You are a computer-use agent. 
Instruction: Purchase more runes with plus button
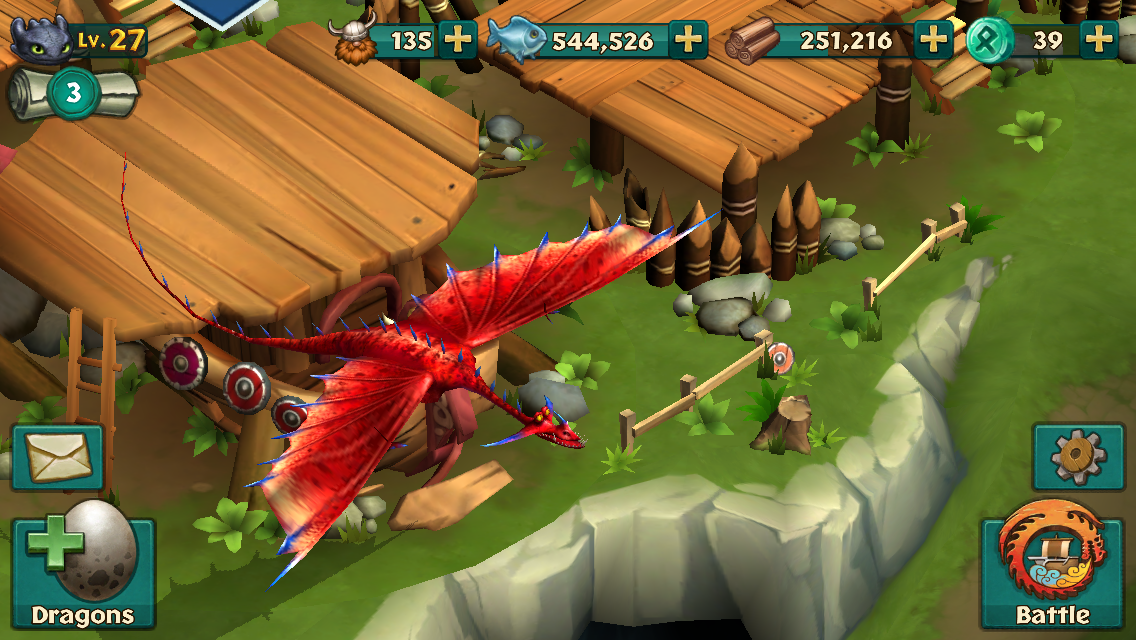[1099, 41]
